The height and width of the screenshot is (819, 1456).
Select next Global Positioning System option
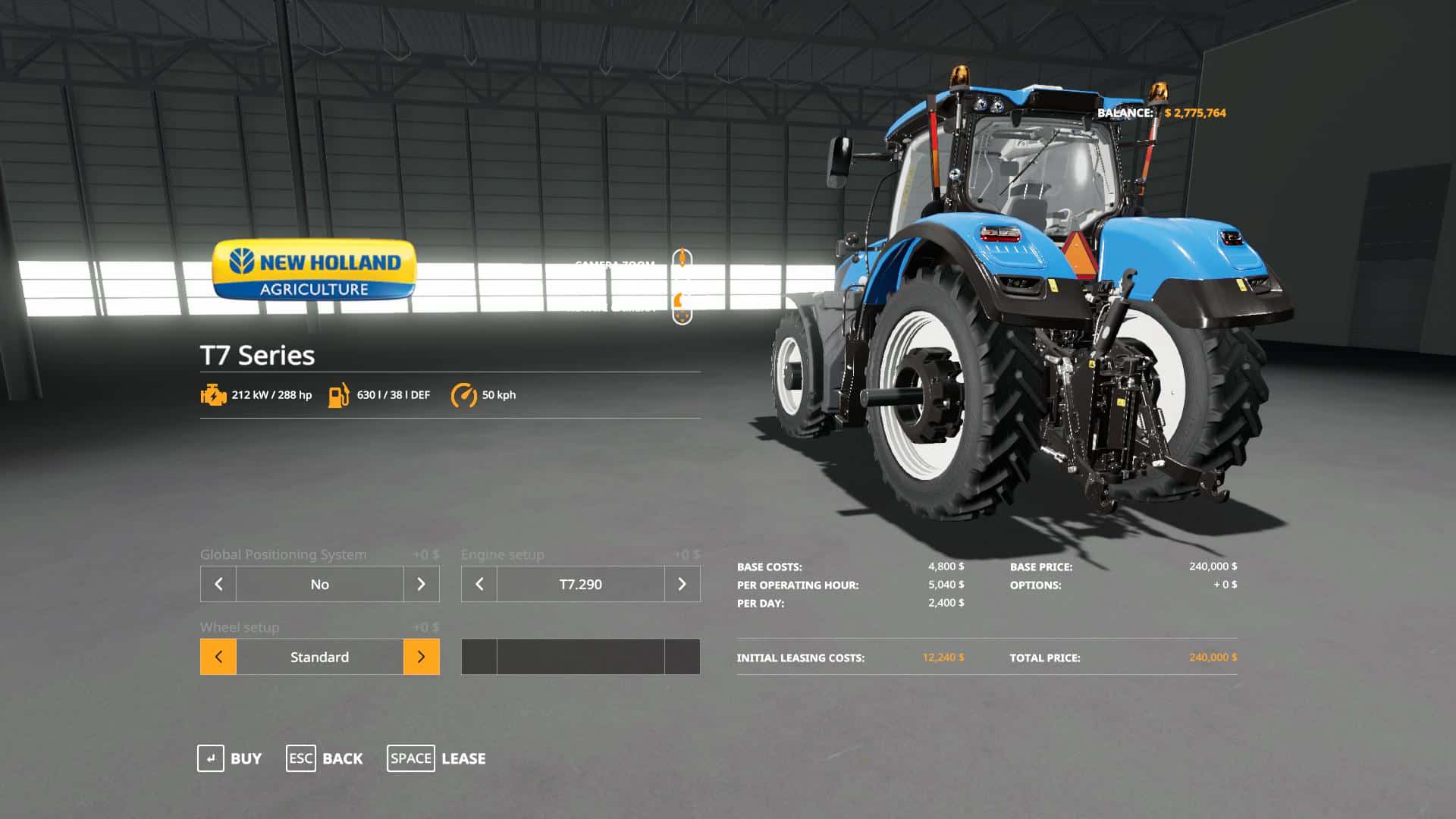[x=421, y=584]
